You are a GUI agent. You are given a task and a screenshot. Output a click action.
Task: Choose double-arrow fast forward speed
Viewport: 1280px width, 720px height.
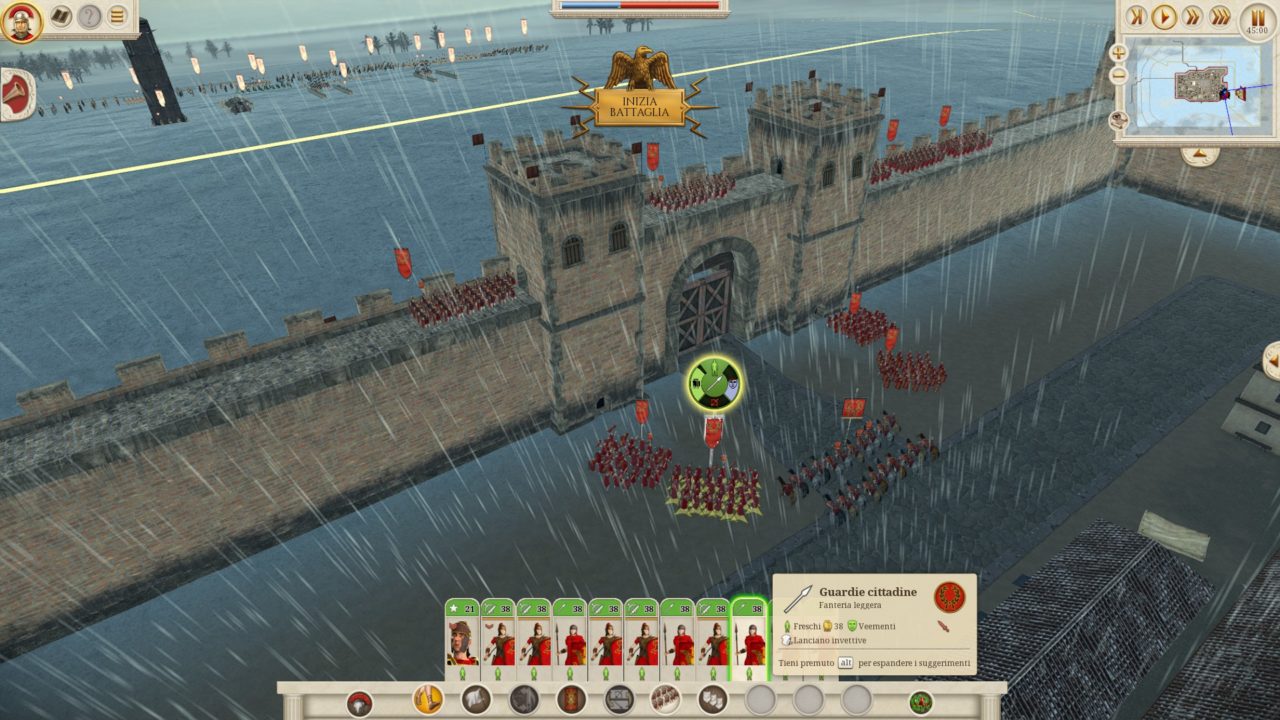tap(1192, 16)
